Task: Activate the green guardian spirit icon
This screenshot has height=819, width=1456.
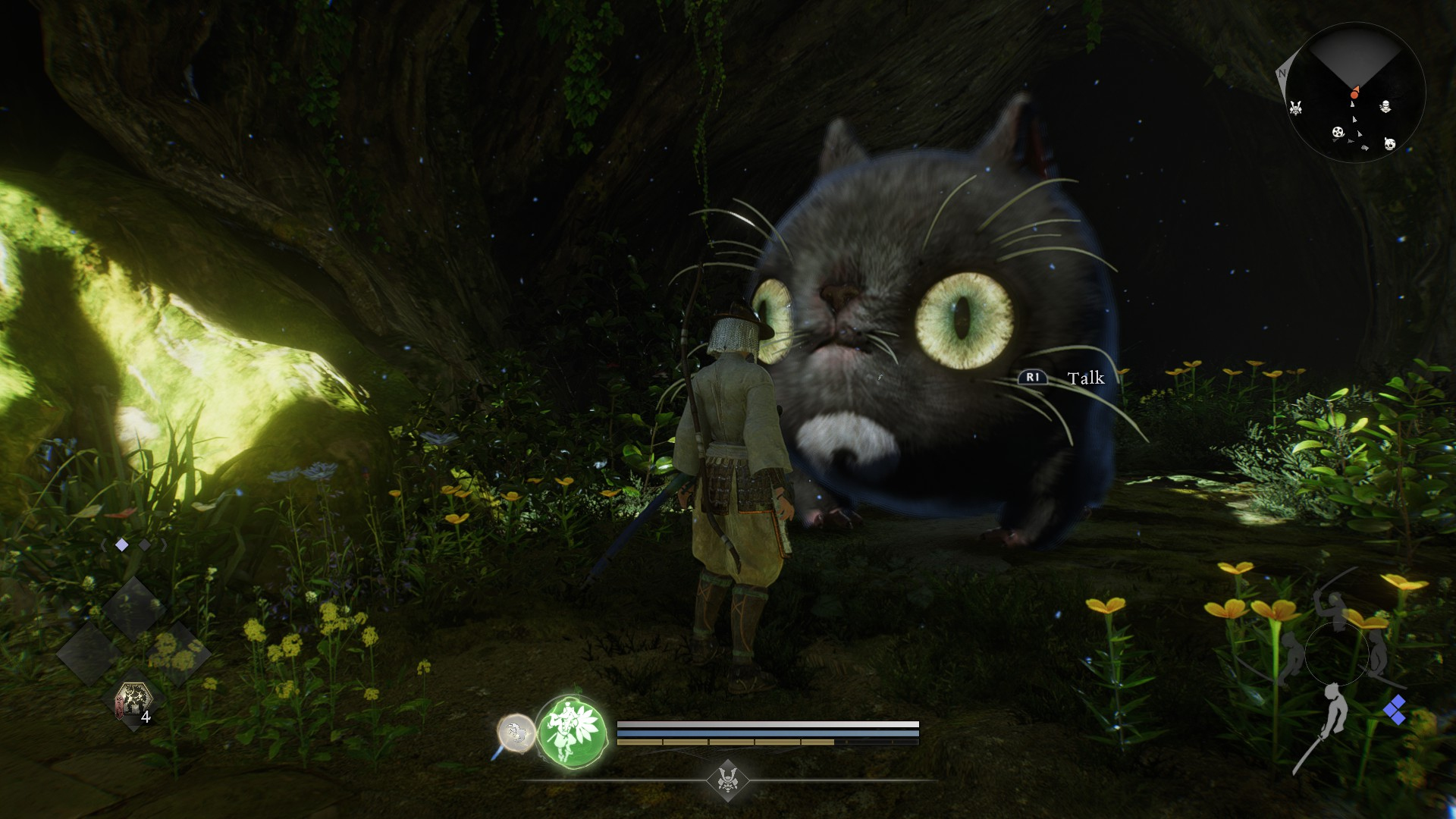Action: click(572, 732)
